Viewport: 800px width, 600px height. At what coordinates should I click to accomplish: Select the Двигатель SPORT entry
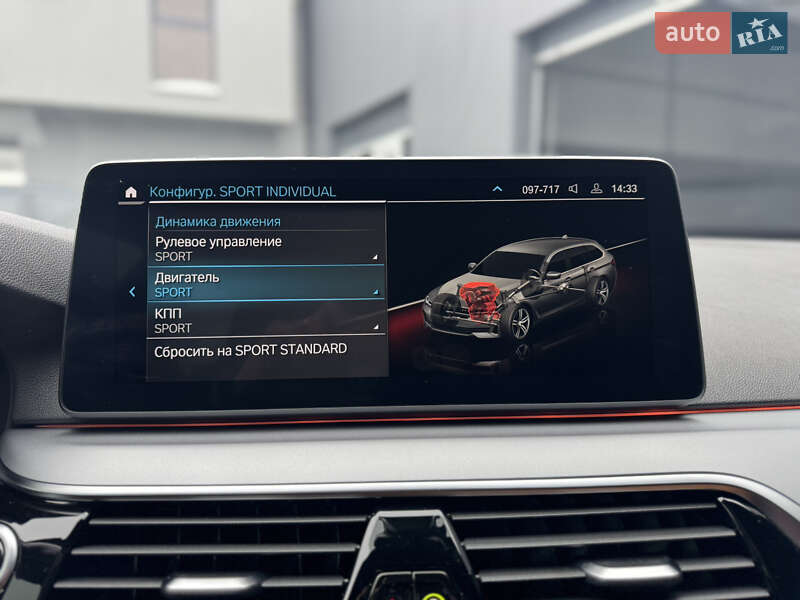[x=266, y=284]
